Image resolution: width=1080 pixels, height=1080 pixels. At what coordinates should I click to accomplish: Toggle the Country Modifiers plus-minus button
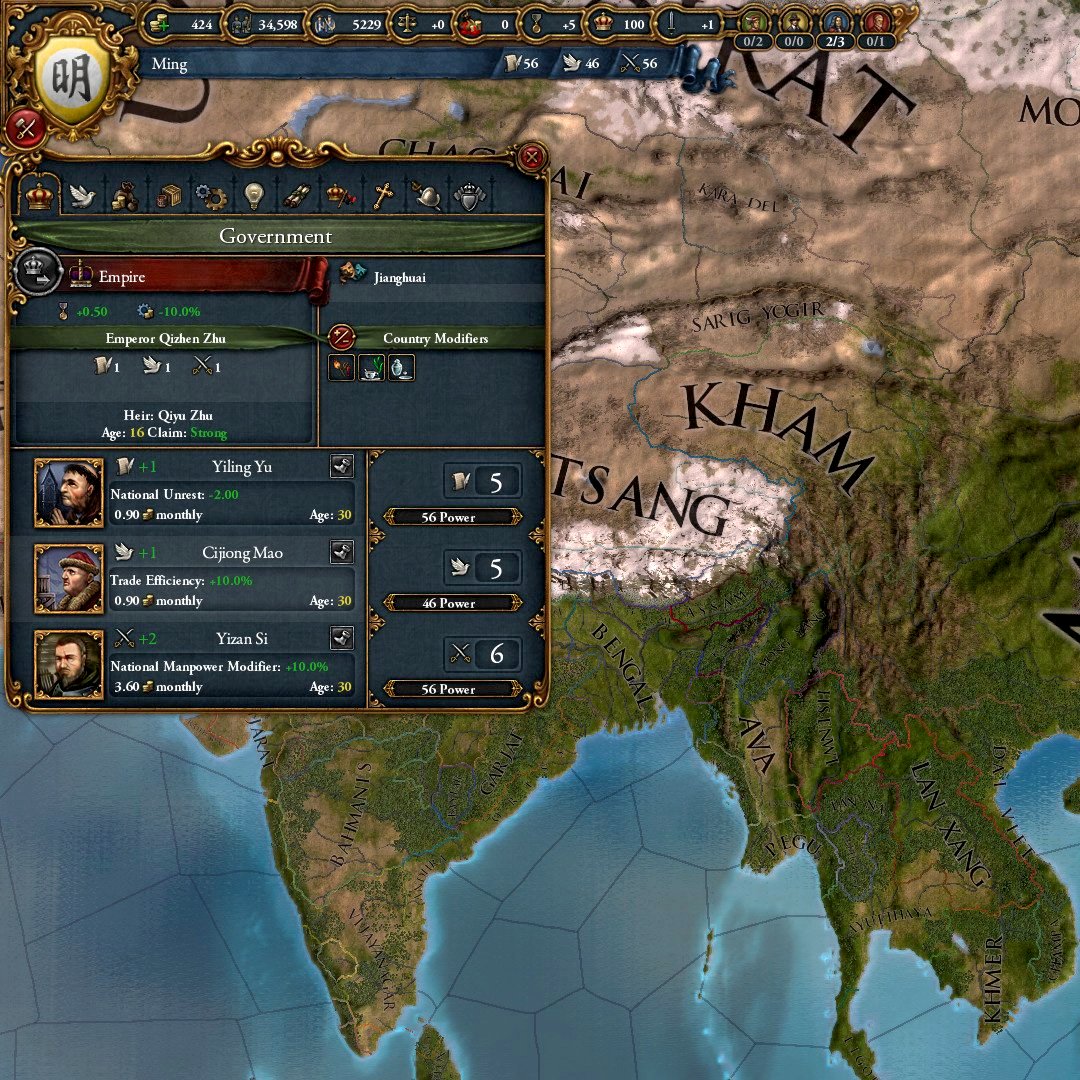(342, 338)
